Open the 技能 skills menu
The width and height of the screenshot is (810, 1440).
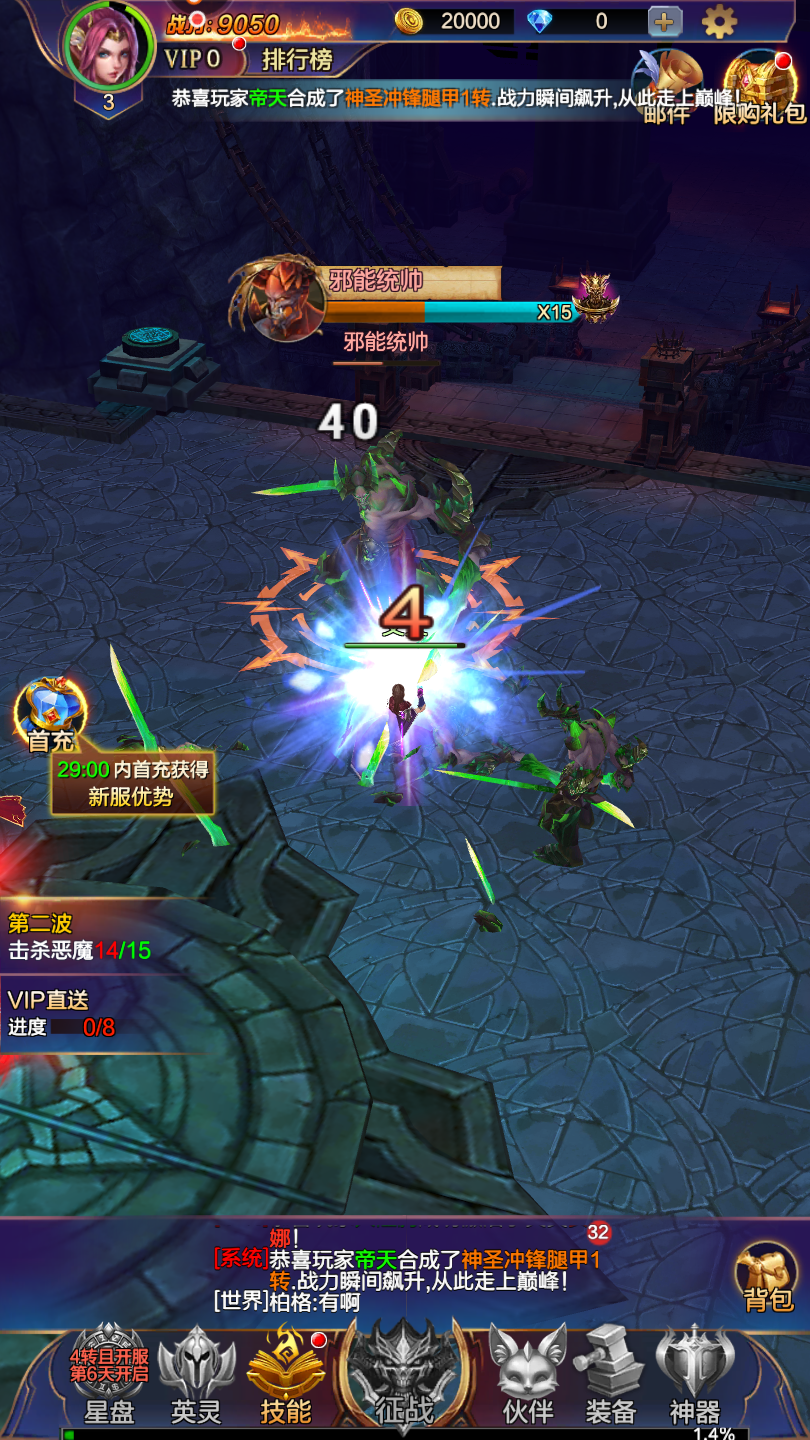[x=286, y=1372]
